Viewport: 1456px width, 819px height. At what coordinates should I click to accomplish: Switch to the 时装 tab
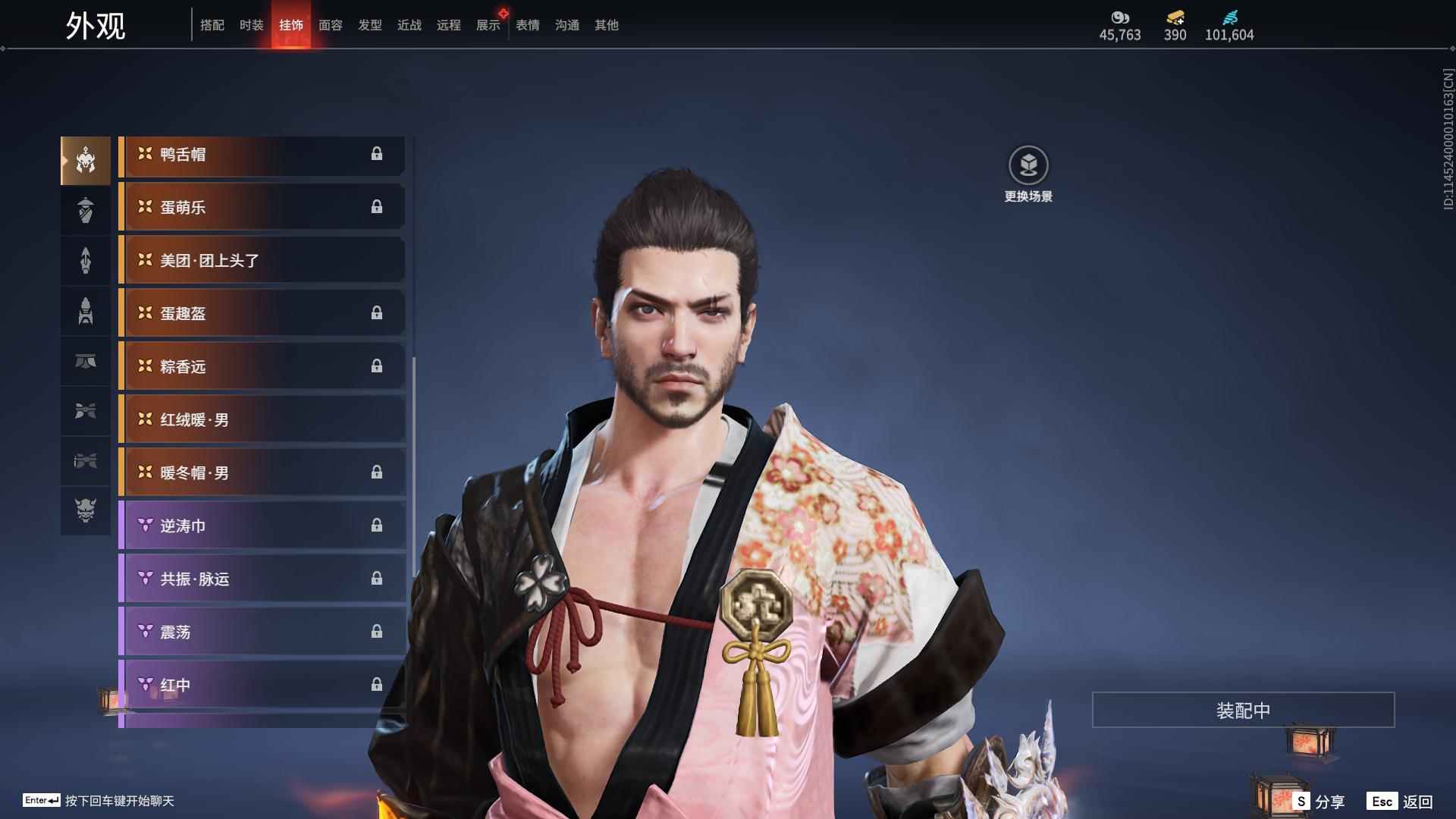251,25
